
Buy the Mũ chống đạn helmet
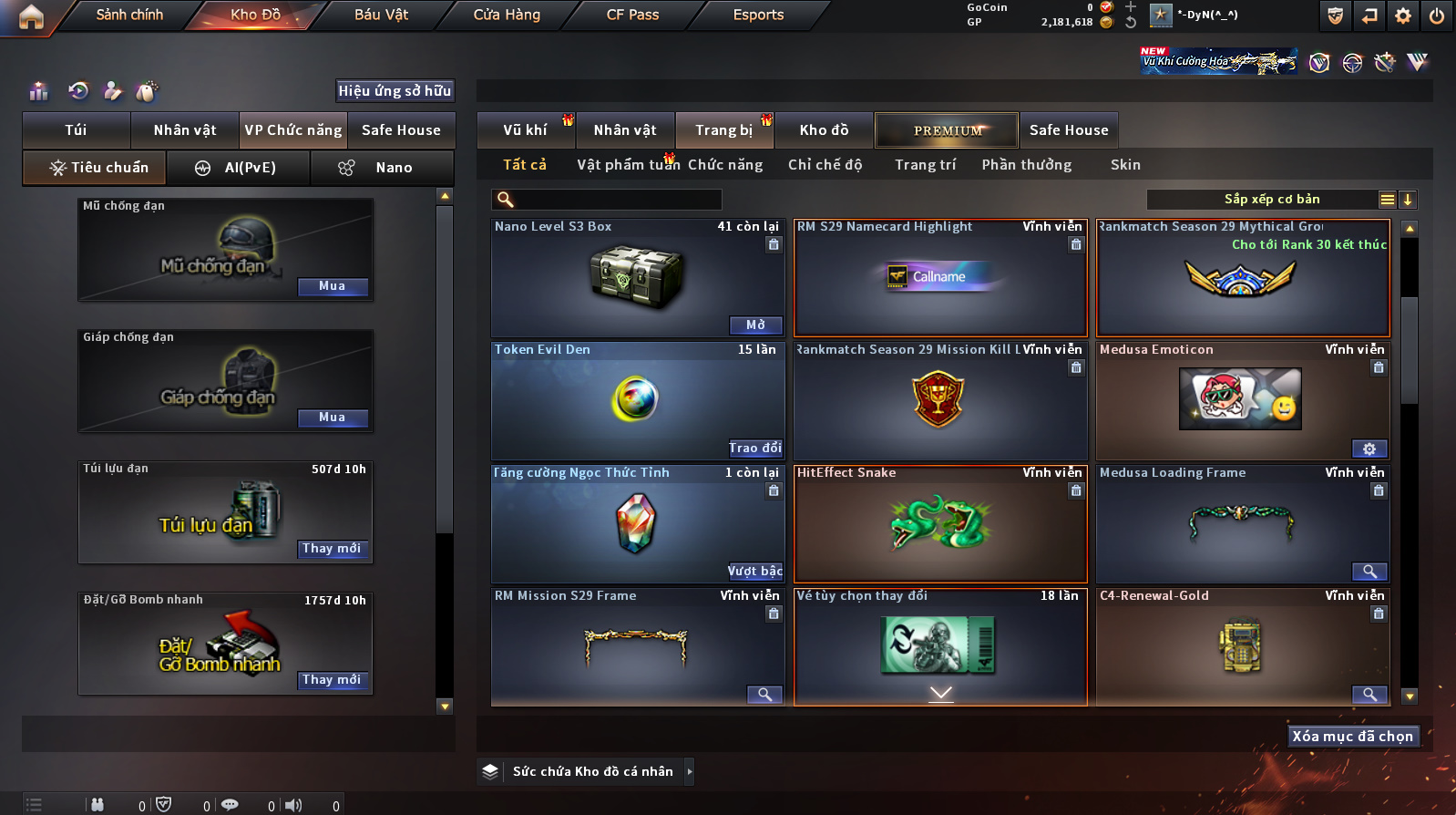coord(332,286)
